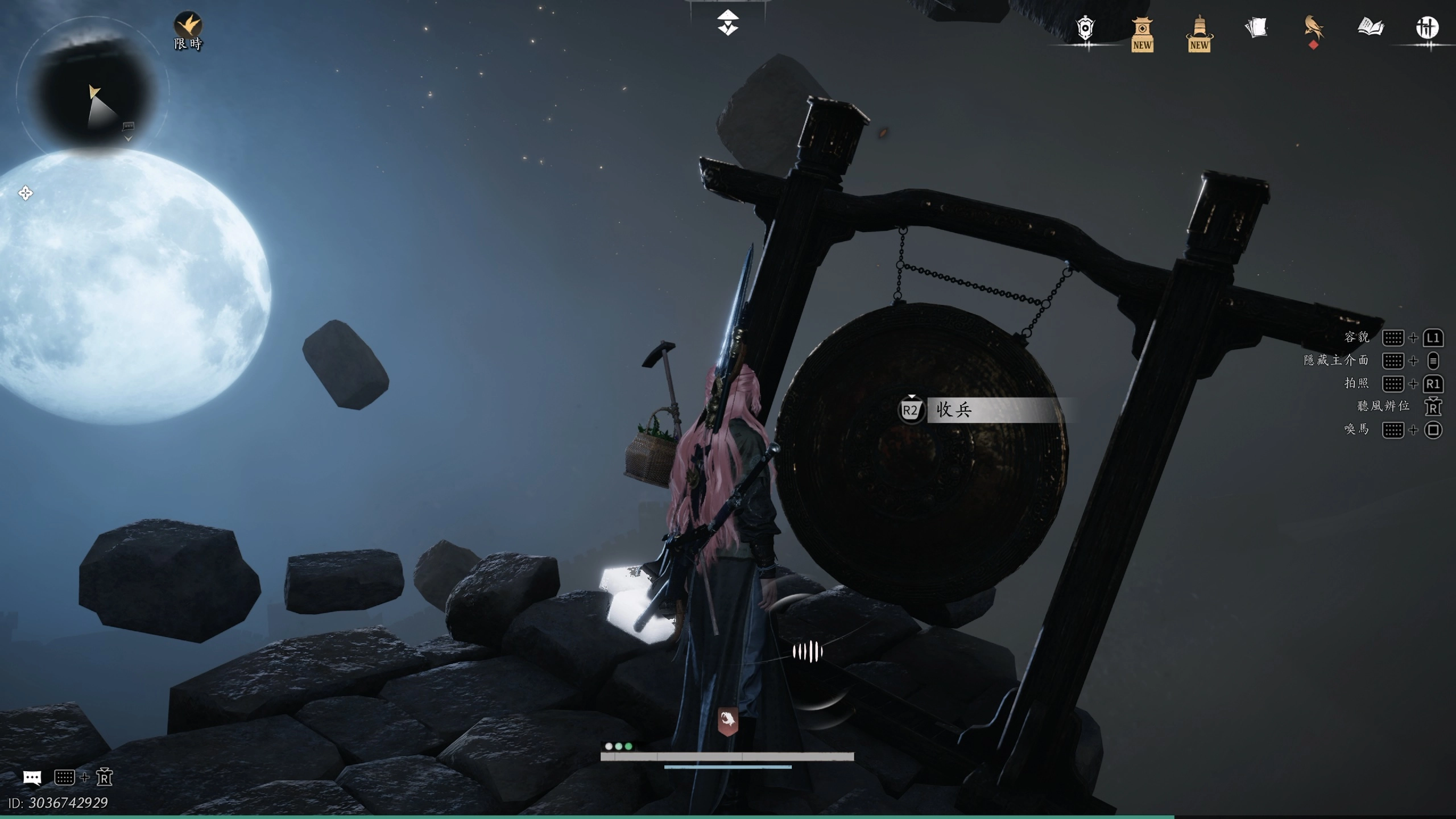Expand the small chat bubble beside minimap

[x=129, y=126]
